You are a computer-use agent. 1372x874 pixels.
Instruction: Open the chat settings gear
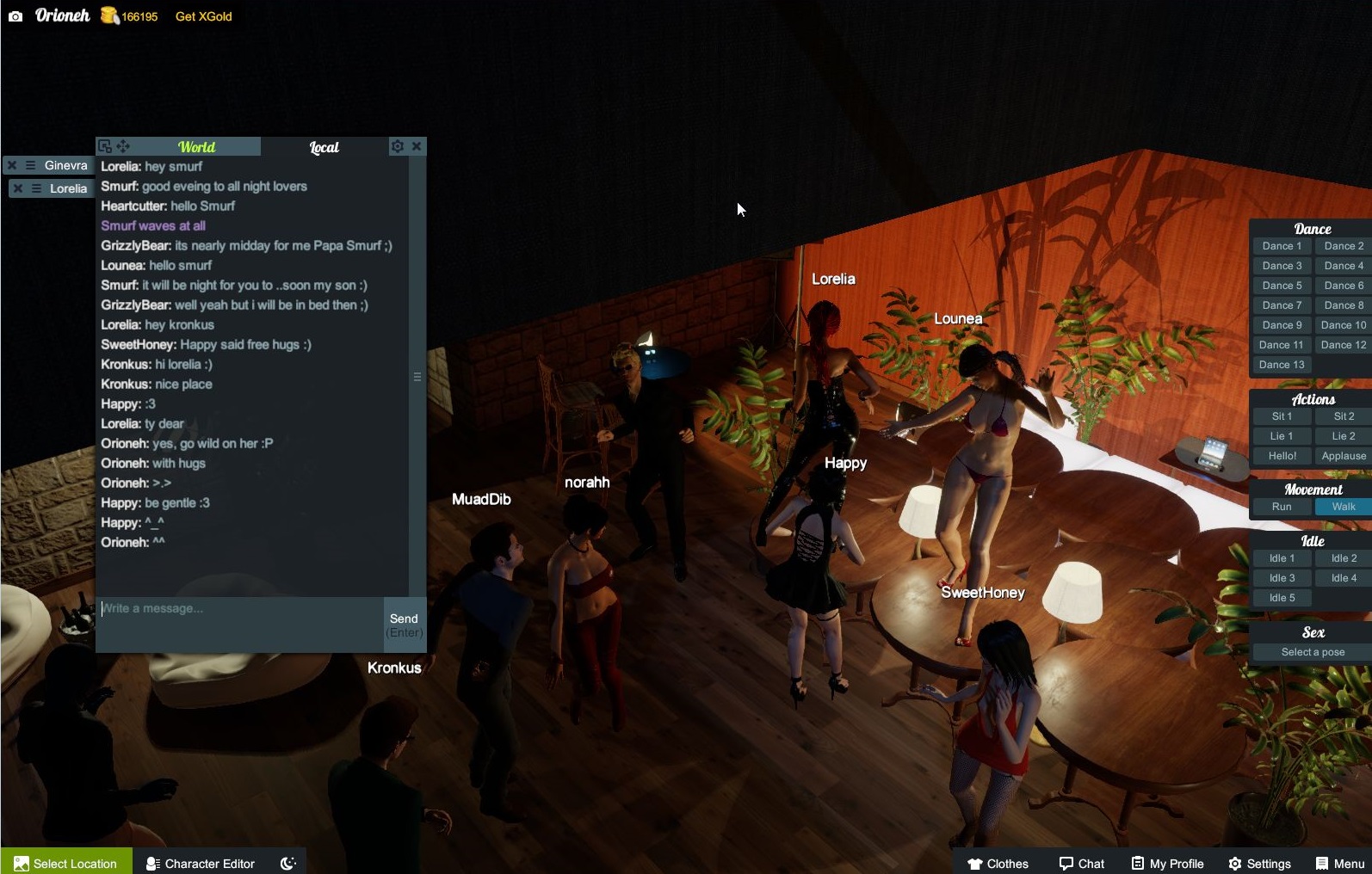(397, 146)
